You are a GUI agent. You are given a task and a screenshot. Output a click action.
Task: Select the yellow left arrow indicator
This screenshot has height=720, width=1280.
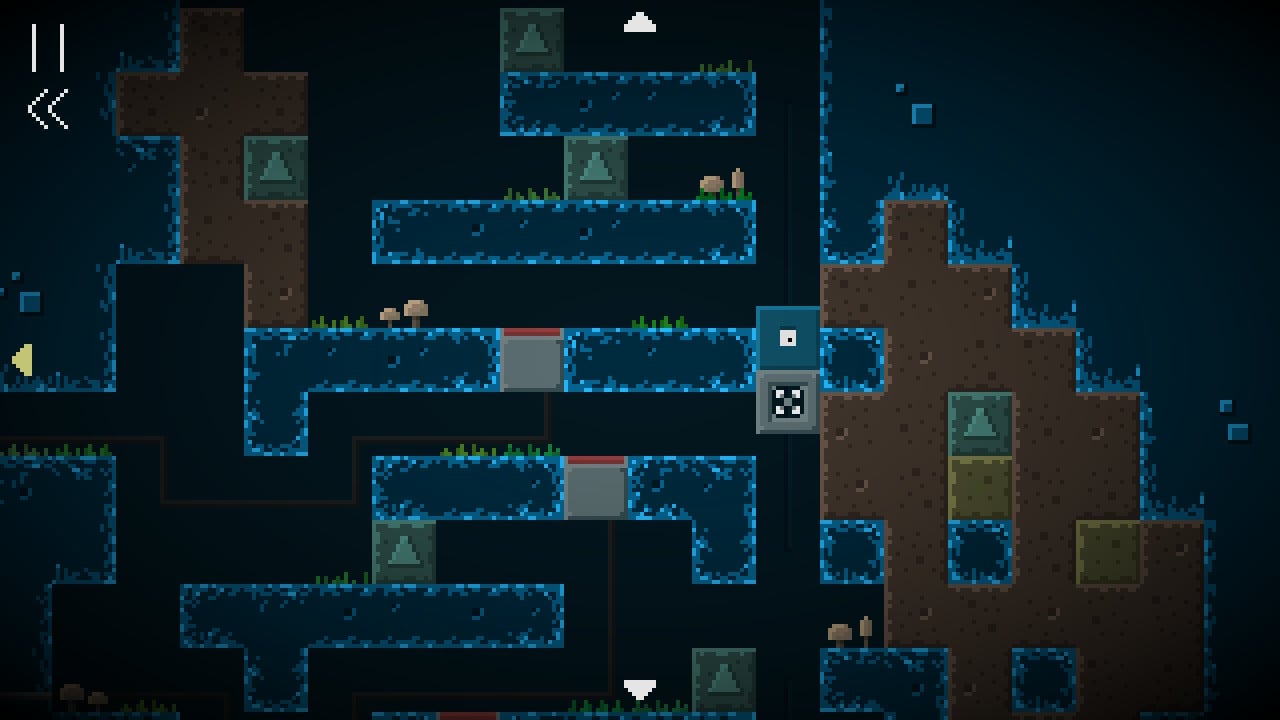click(x=22, y=360)
